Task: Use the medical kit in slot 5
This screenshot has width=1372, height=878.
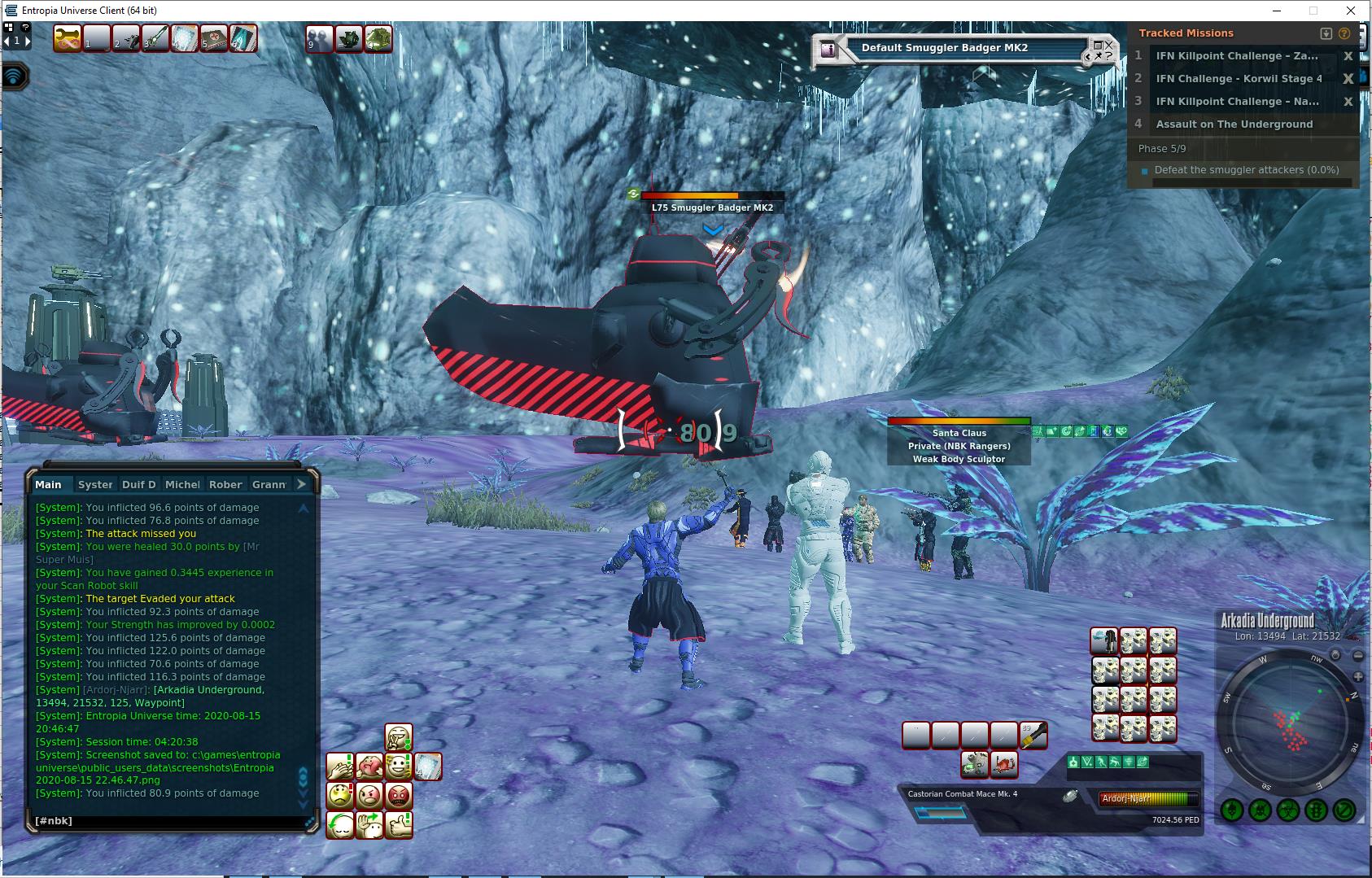Action: tap(214, 38)
